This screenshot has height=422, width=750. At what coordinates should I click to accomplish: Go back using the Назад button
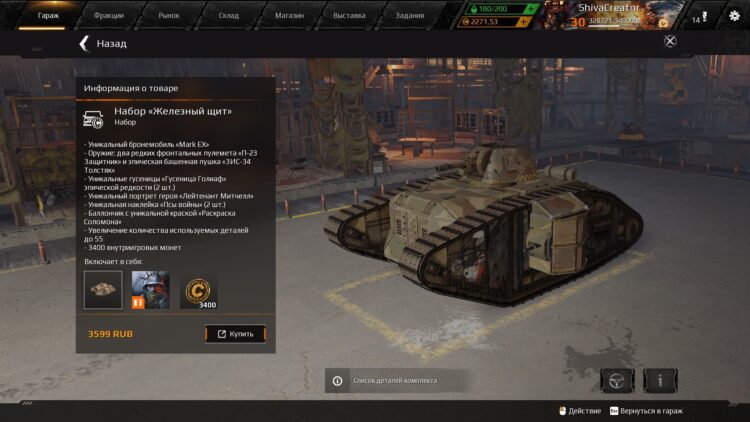pyautogui.click(x=103, y=44)
